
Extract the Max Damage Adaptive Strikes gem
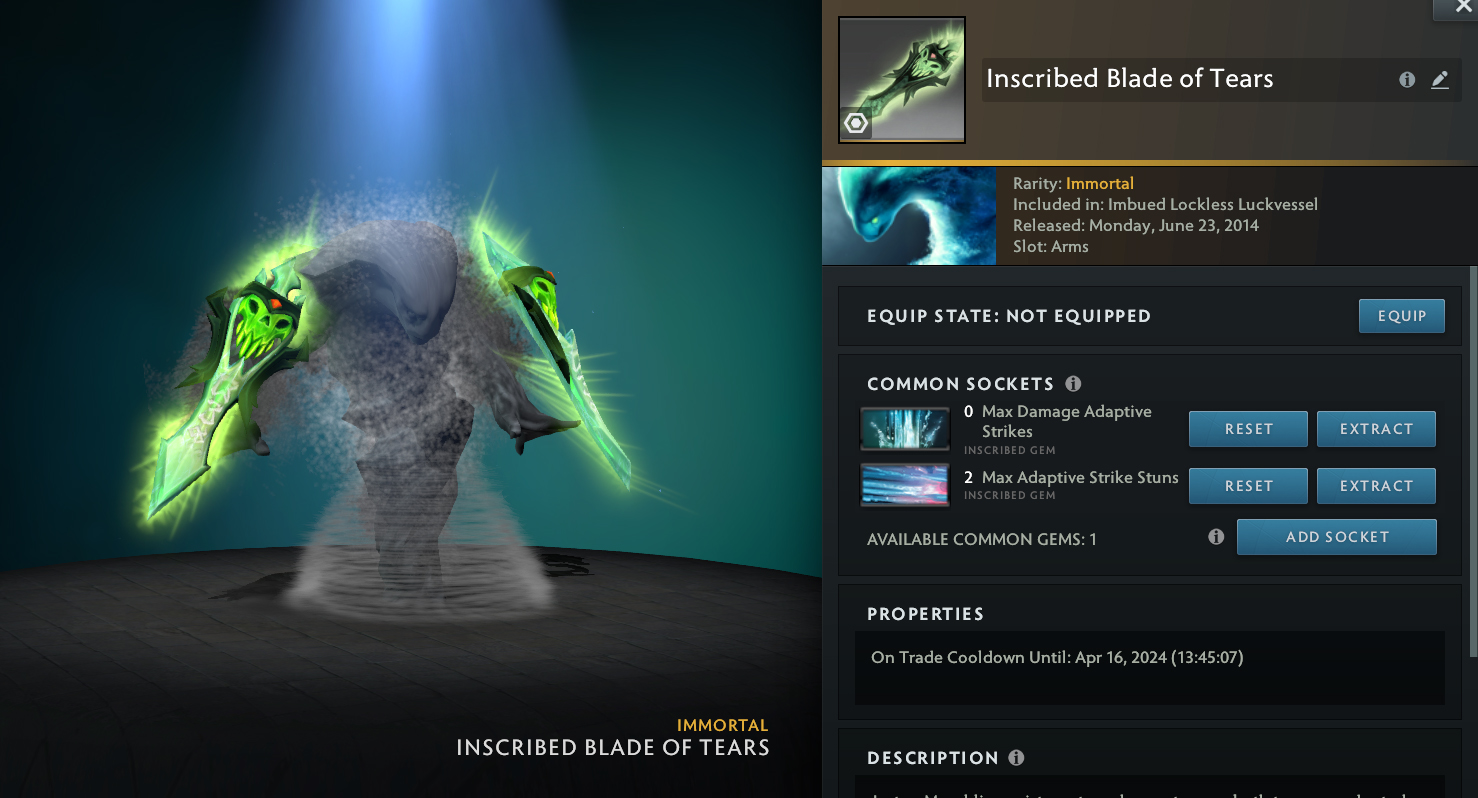(x=1376, y=429)
